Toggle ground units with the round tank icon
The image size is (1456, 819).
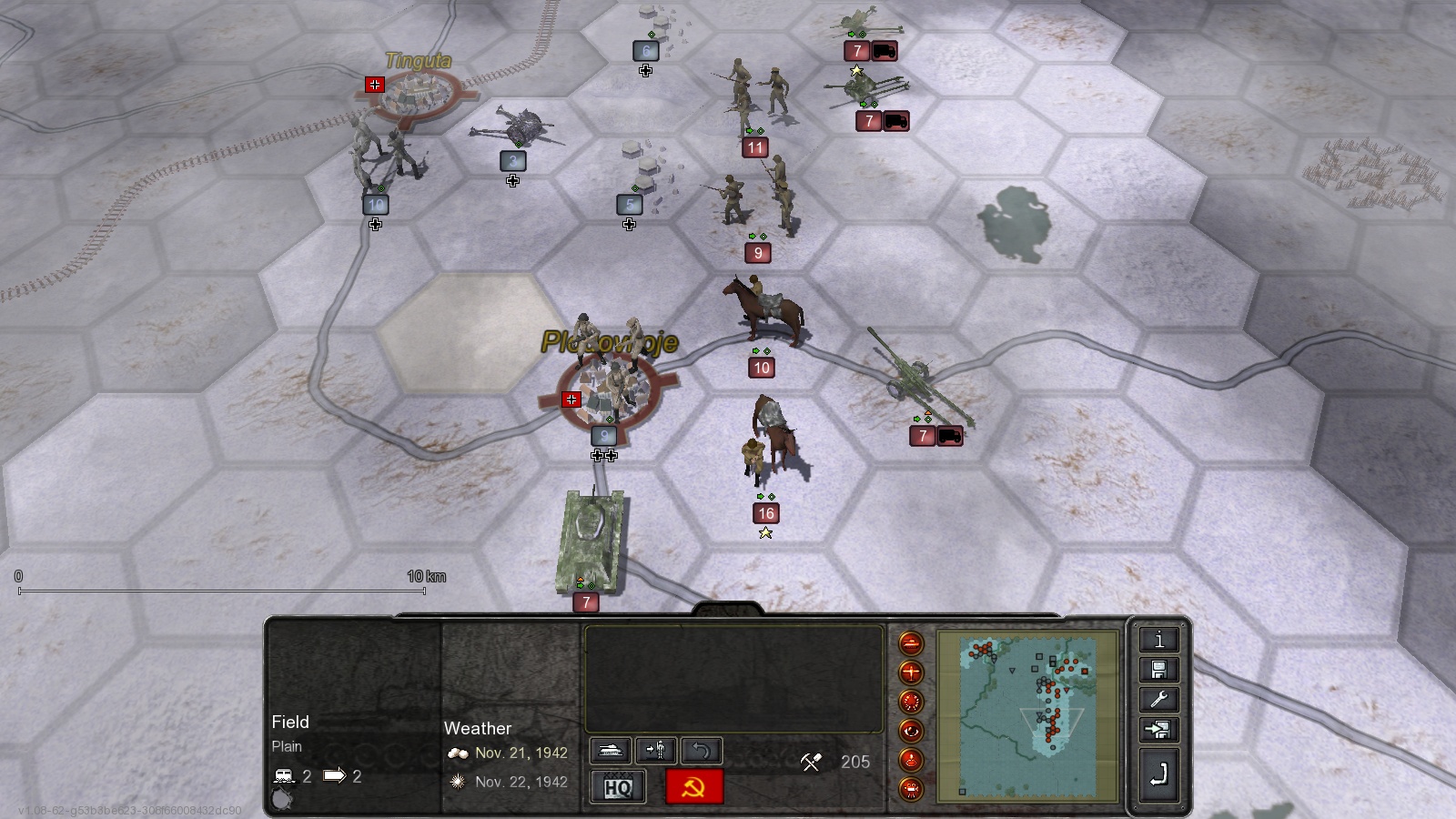[911, 645]
